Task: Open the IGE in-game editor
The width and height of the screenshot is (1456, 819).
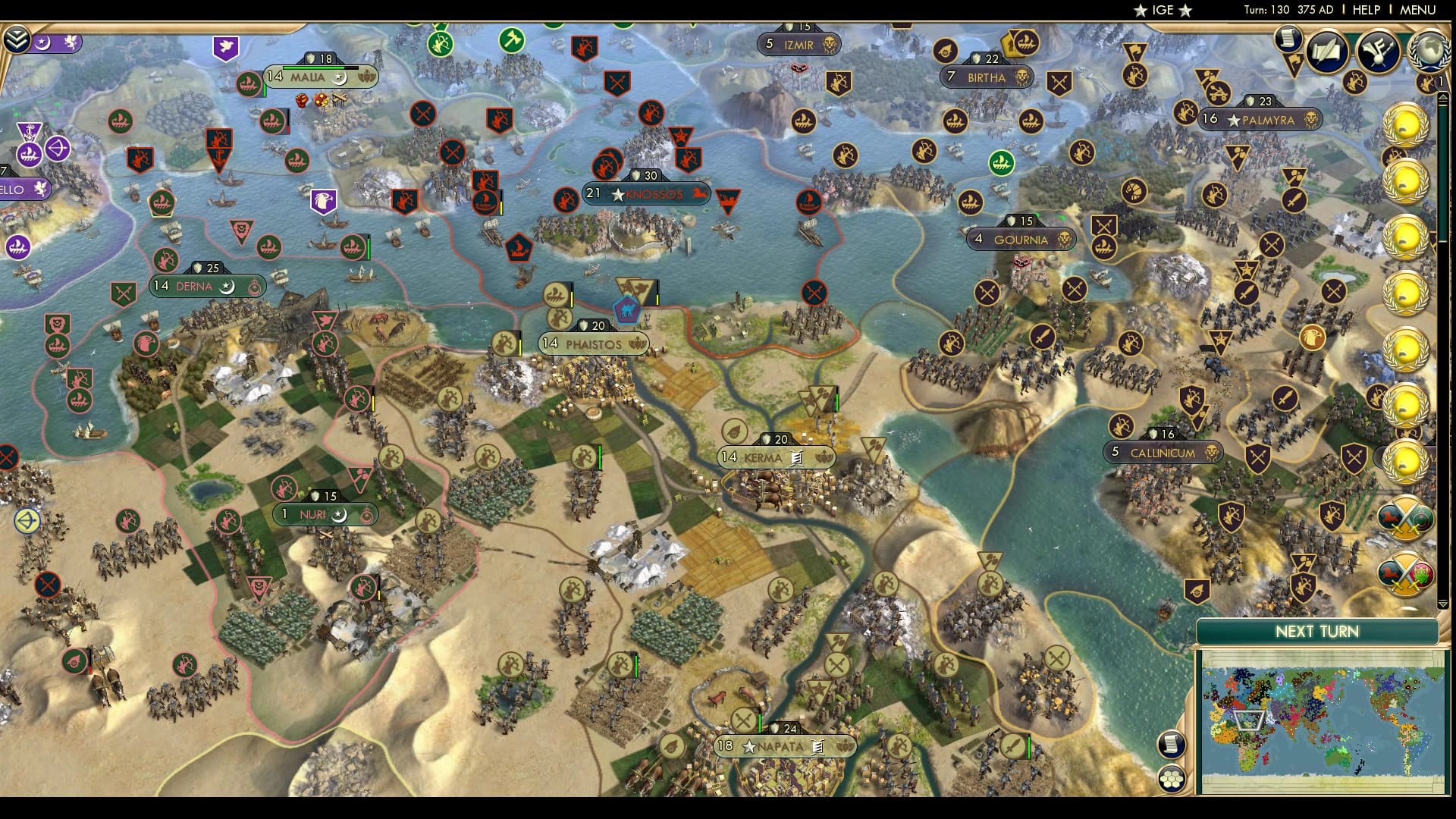Action: click(x=1163, y=10)
